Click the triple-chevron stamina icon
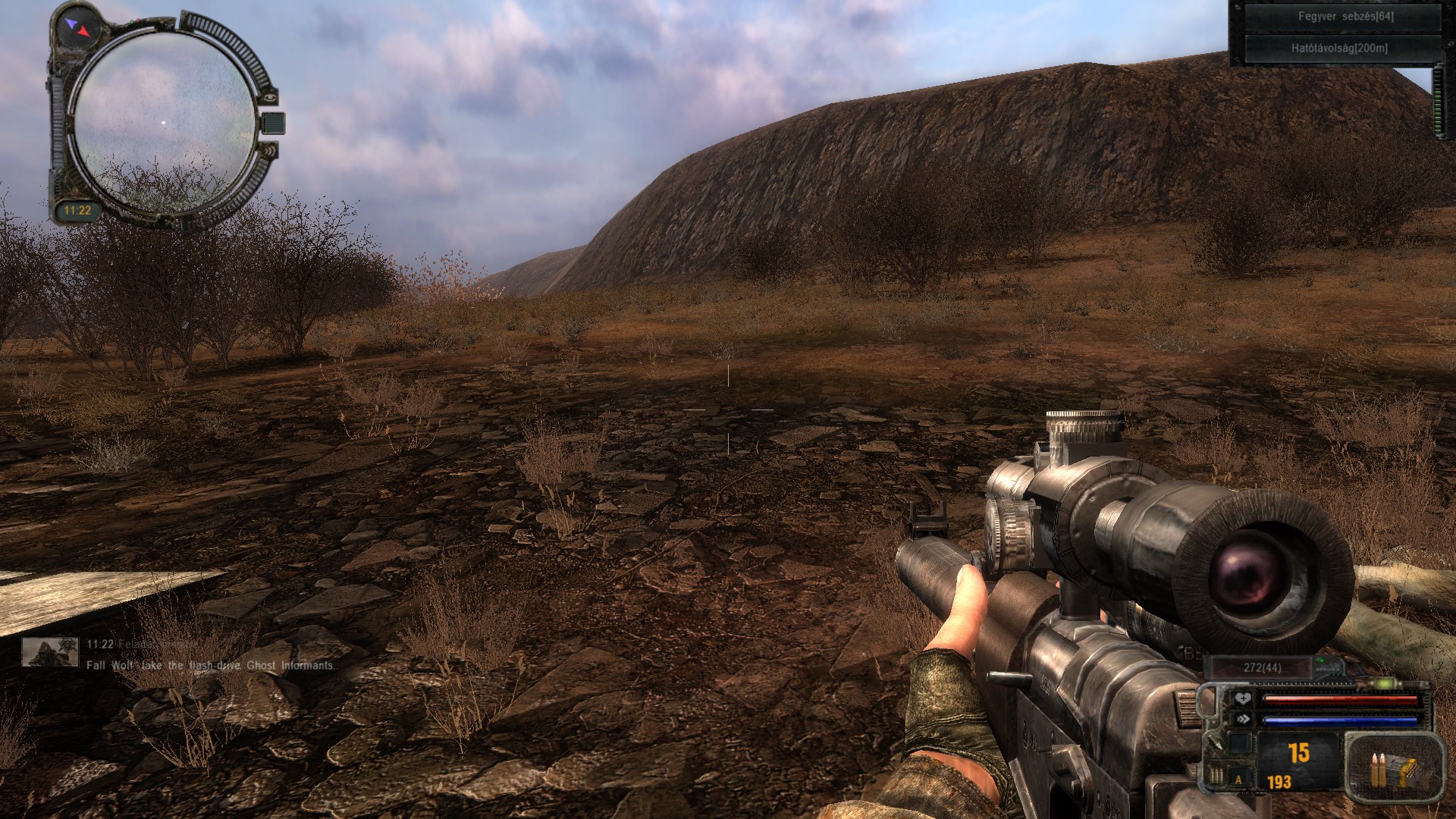The width and height of the screenshot is (1456, 819). click(1243, 719)
